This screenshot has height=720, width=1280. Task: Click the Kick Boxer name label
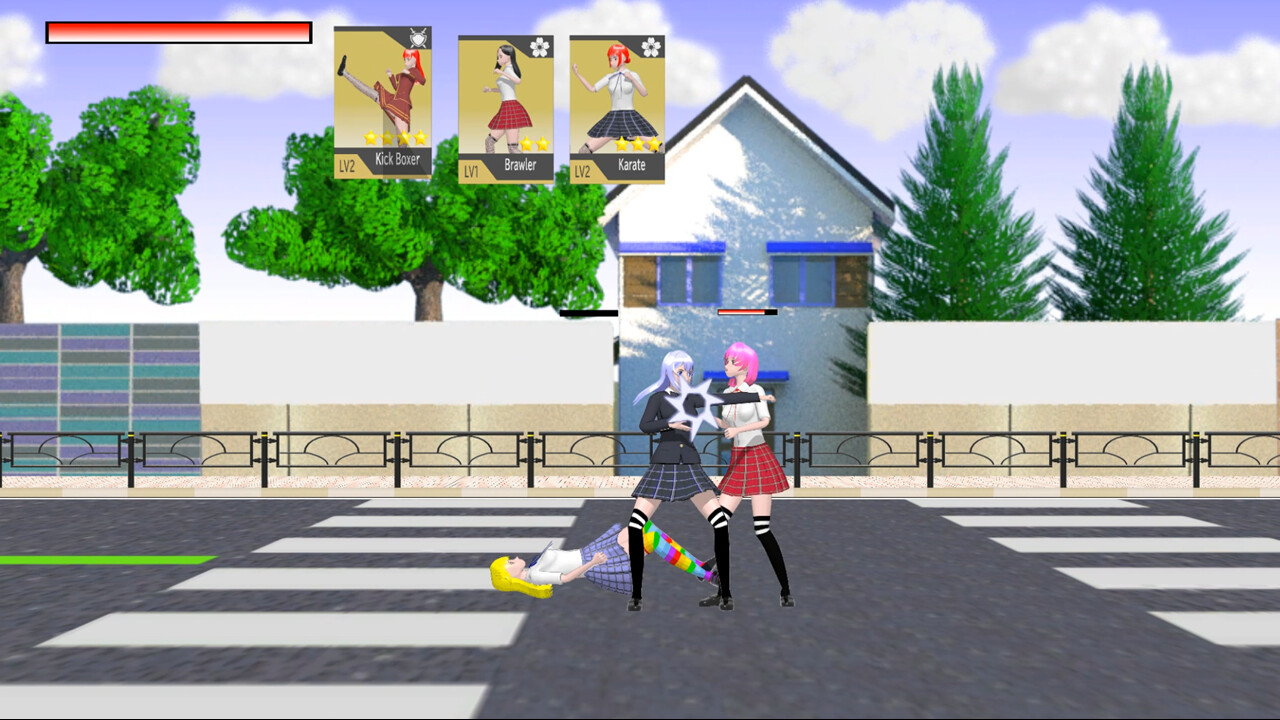(399, 158)
